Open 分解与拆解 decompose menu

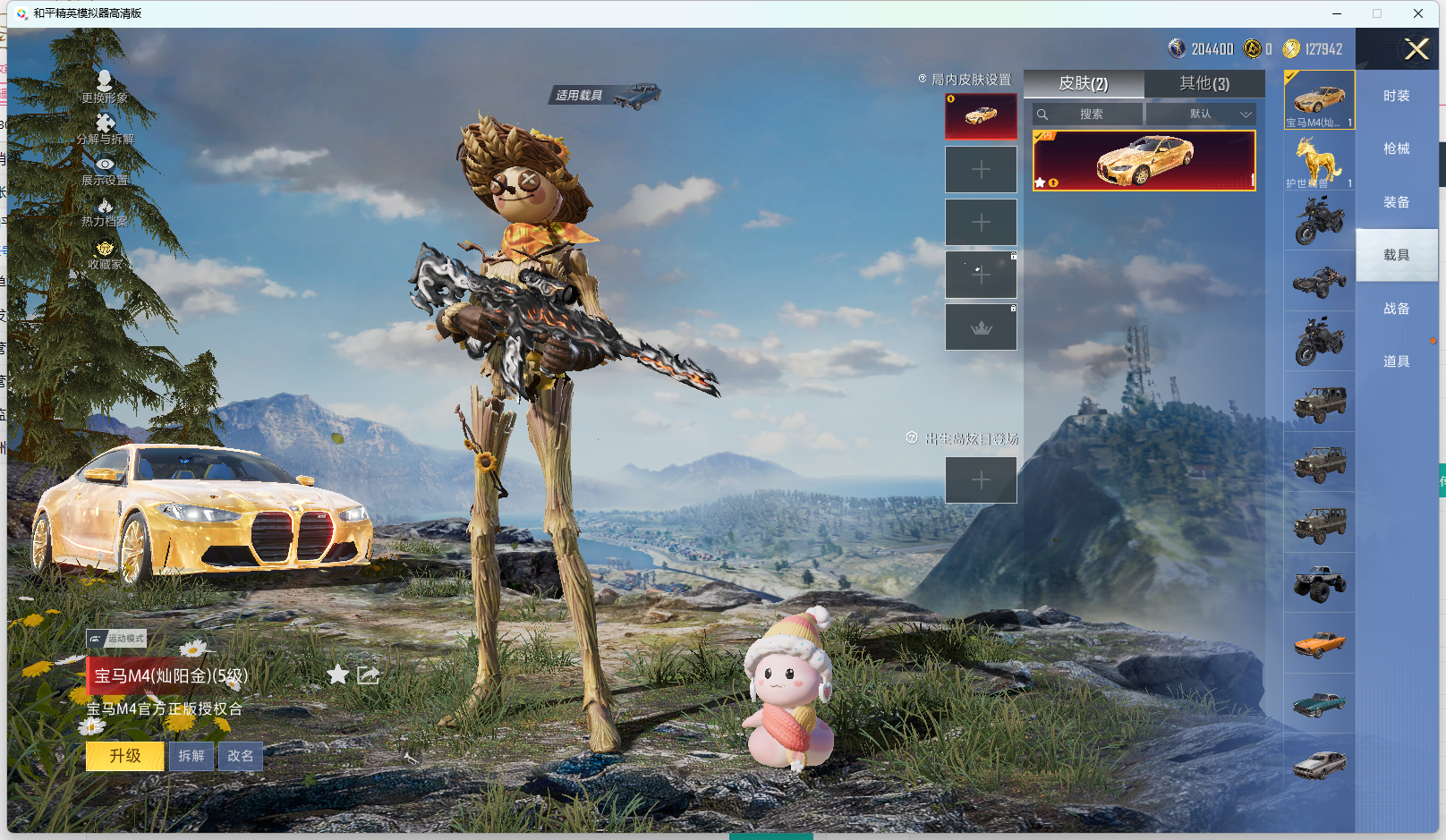tap(105, 128)
